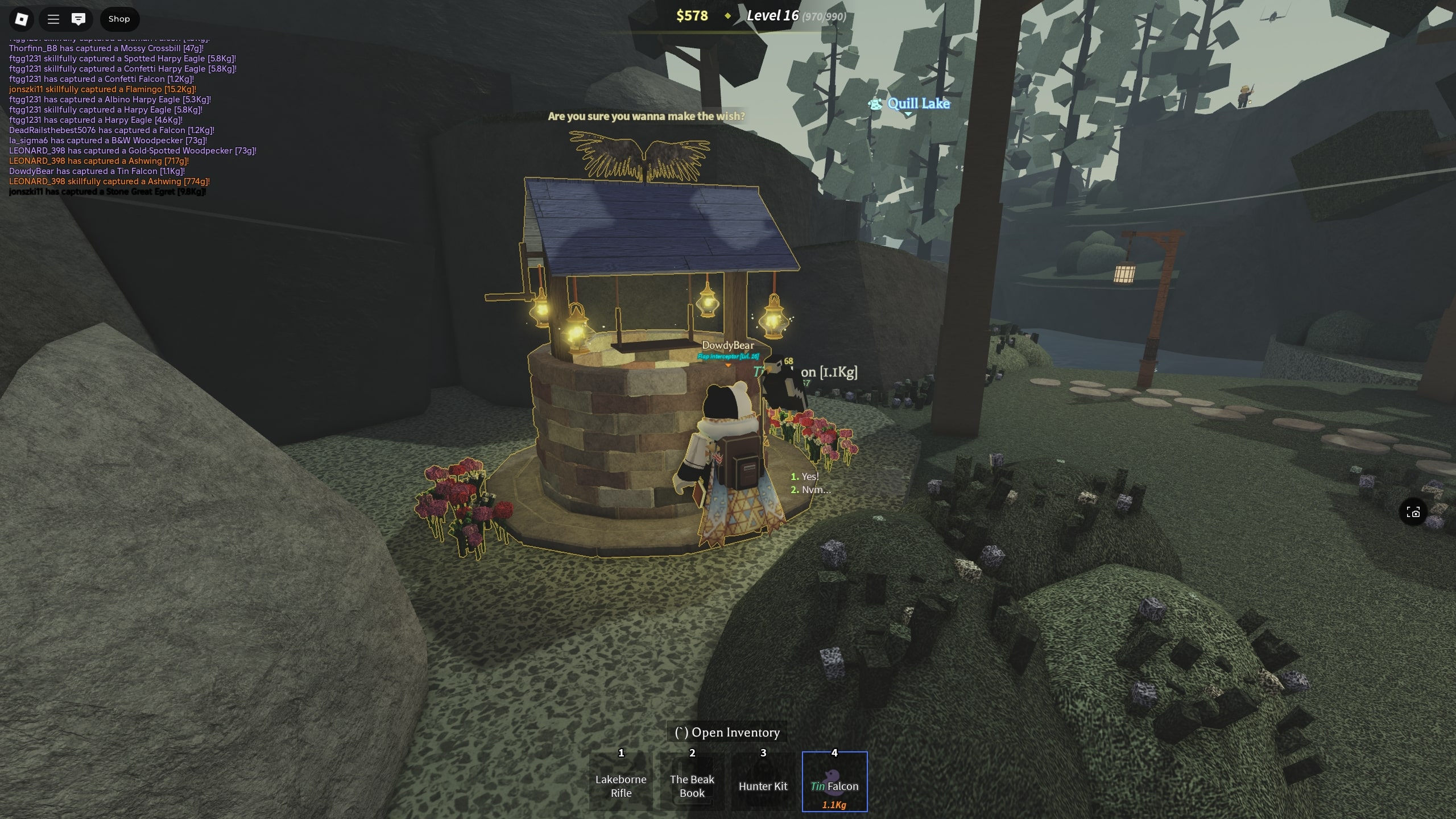Decline with the "Nvm..." reply

tap(814, 490)
